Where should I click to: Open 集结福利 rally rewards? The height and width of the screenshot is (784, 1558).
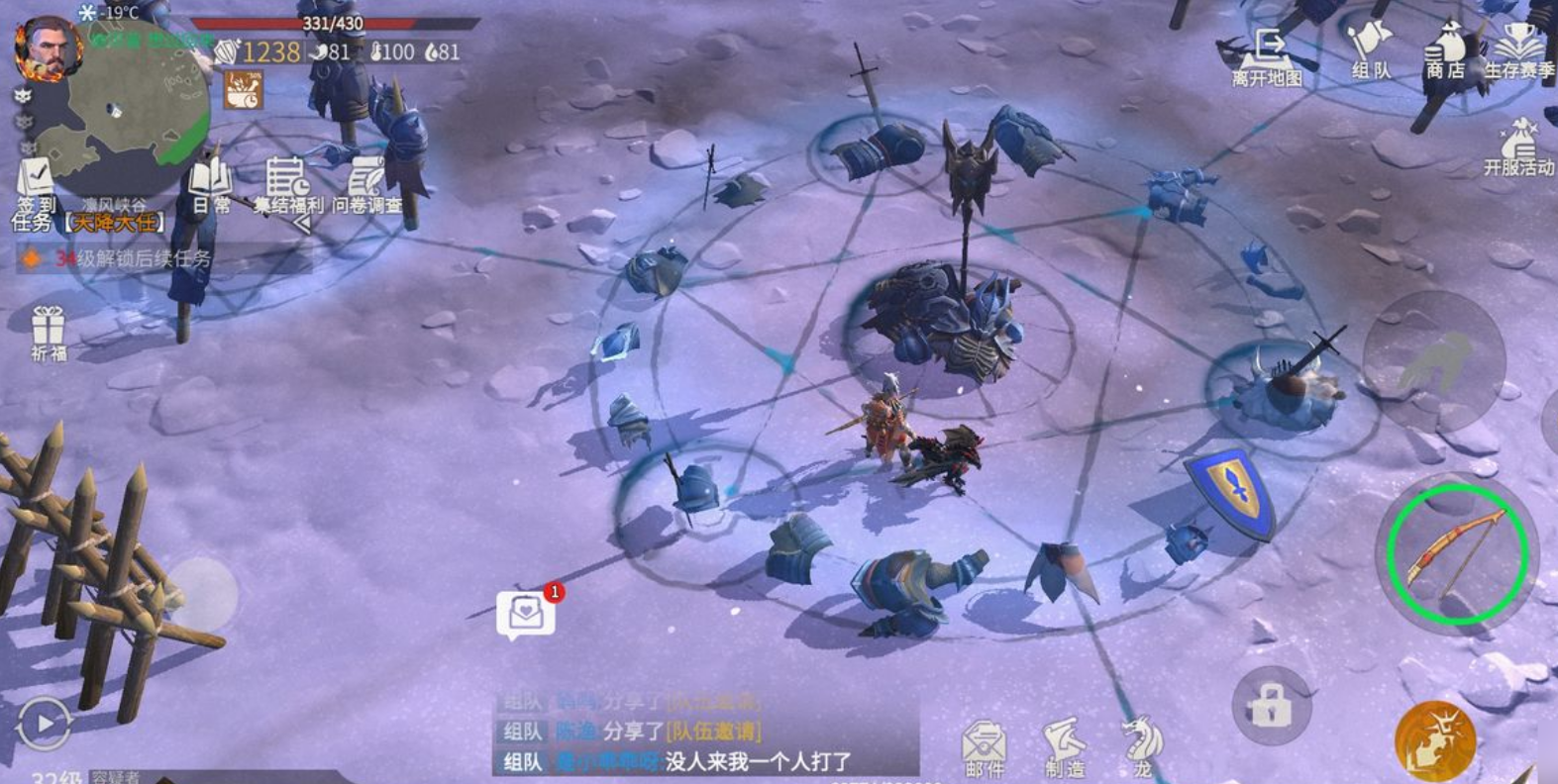tap(287, 186)
